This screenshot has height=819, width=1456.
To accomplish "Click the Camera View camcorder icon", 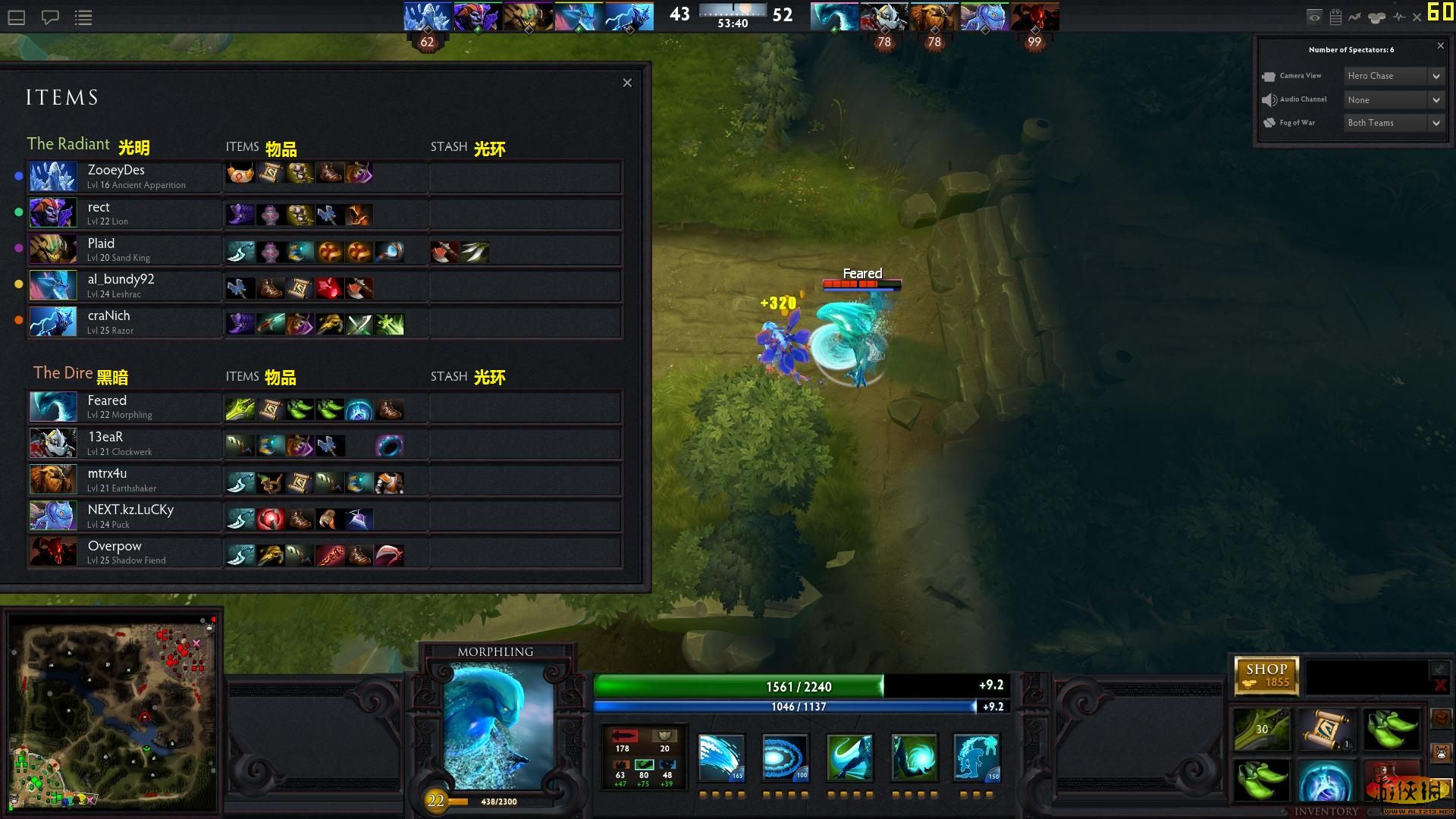I will tap(1270, 76).
